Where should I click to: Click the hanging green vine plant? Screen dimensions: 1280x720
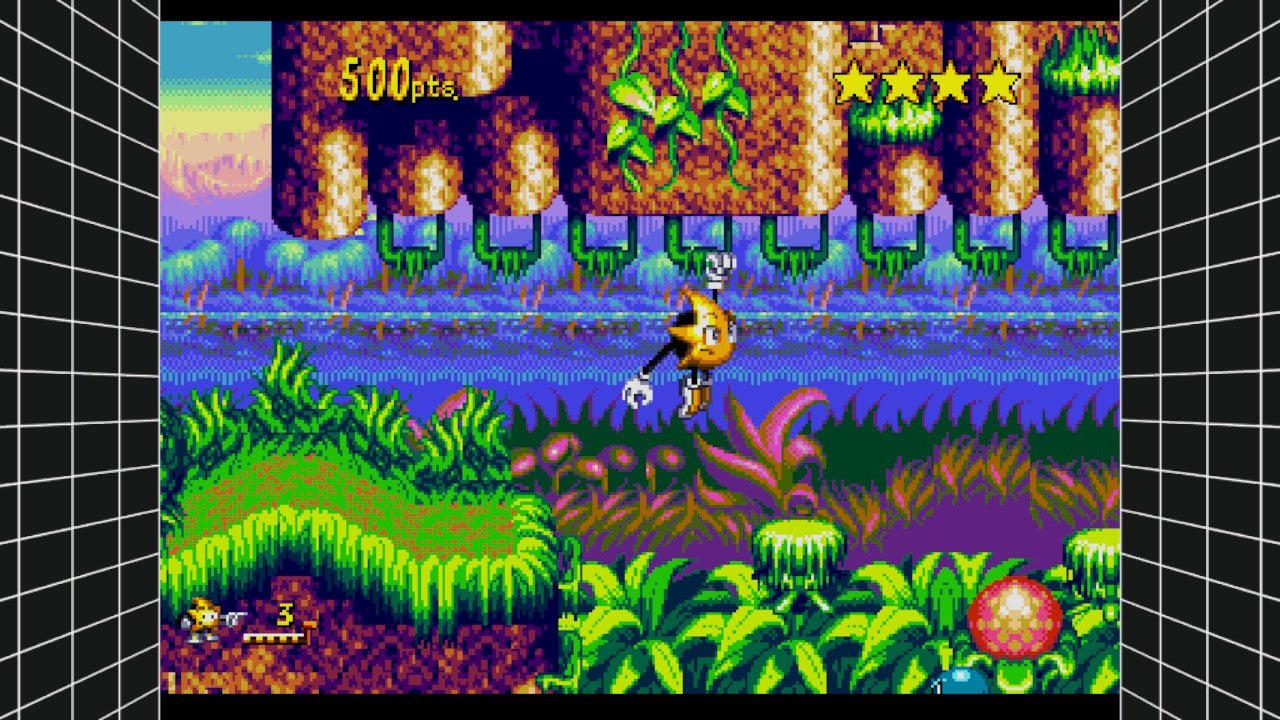click(660, 110)
